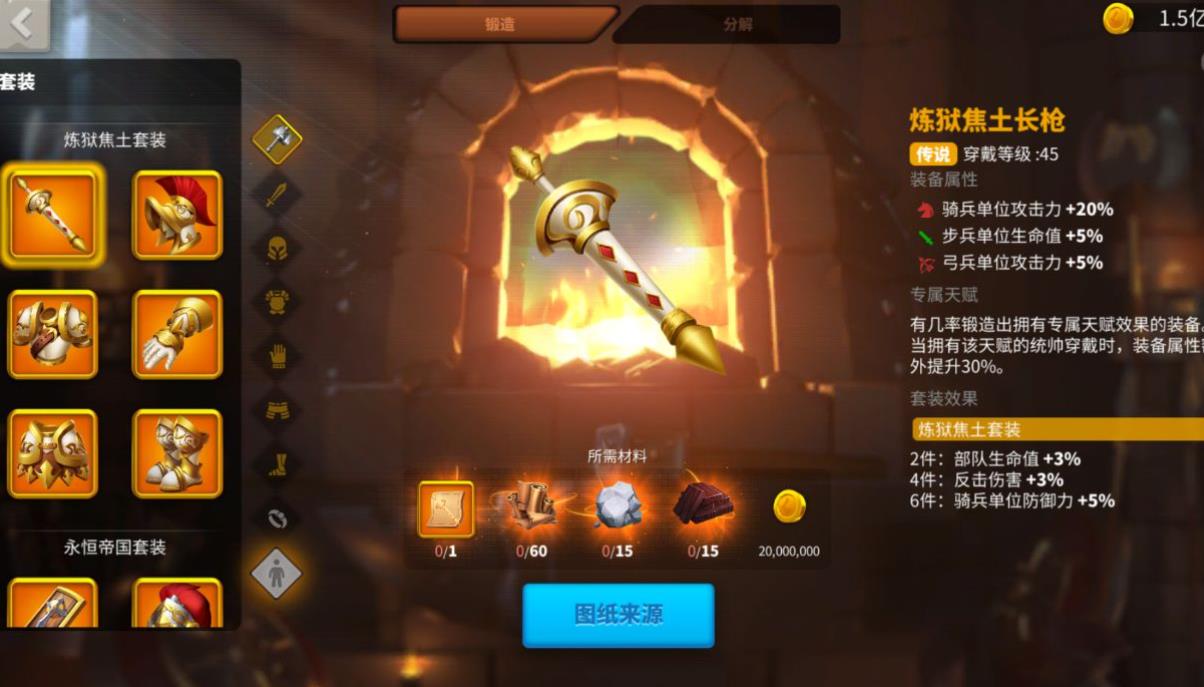Show chest armor category

point(277,301)
